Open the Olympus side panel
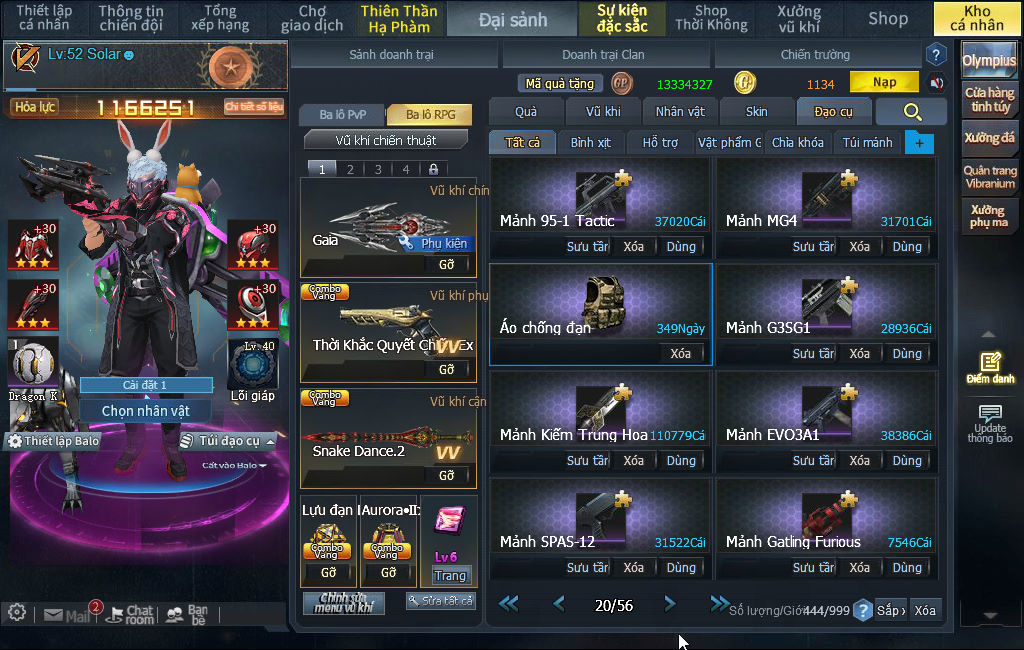1024x650 pixels. (x=989, y=61)
